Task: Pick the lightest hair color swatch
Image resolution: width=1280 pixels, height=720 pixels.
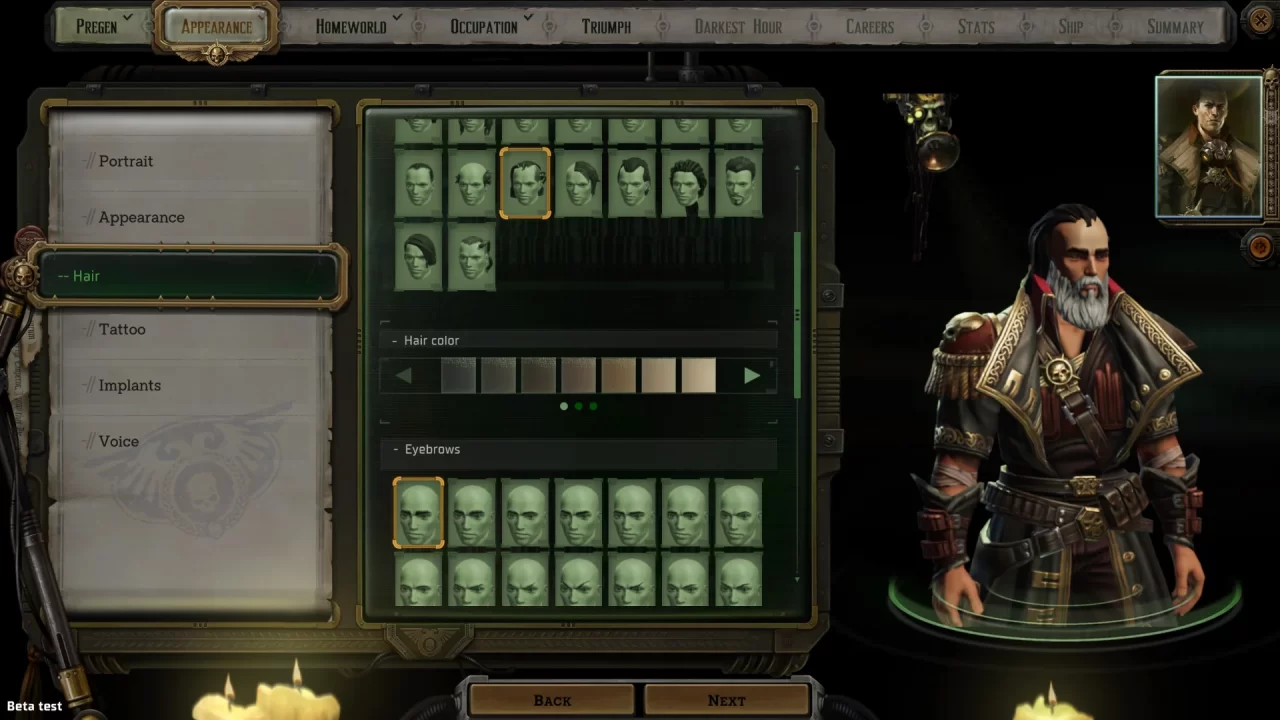Action: point(698,375)
